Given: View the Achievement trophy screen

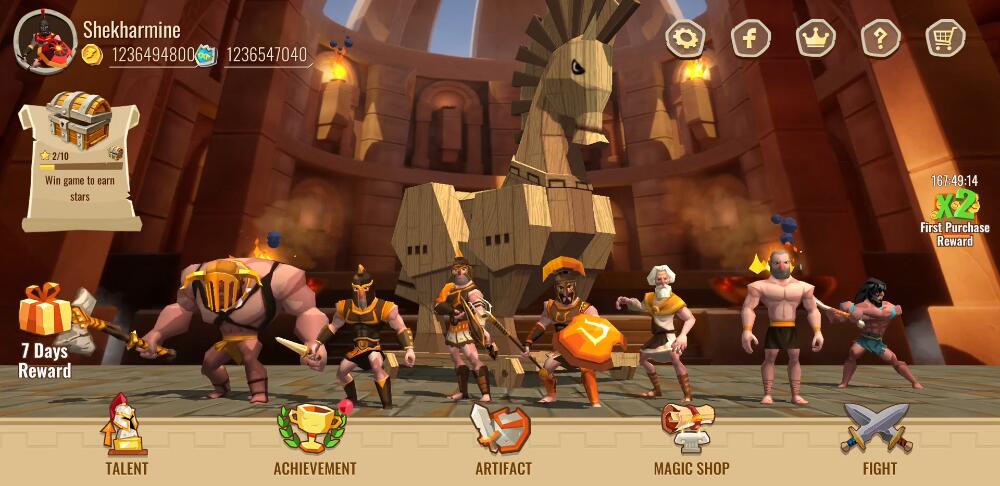Looking at the screenshot, I should click(314, 435).
